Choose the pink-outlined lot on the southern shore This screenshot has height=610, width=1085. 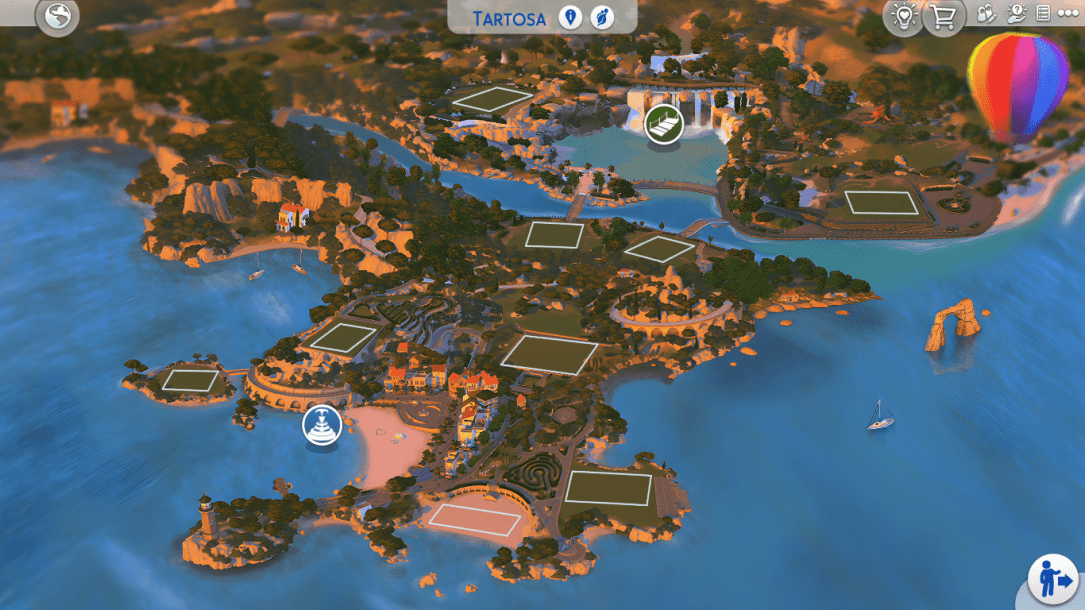click(476, 520)
